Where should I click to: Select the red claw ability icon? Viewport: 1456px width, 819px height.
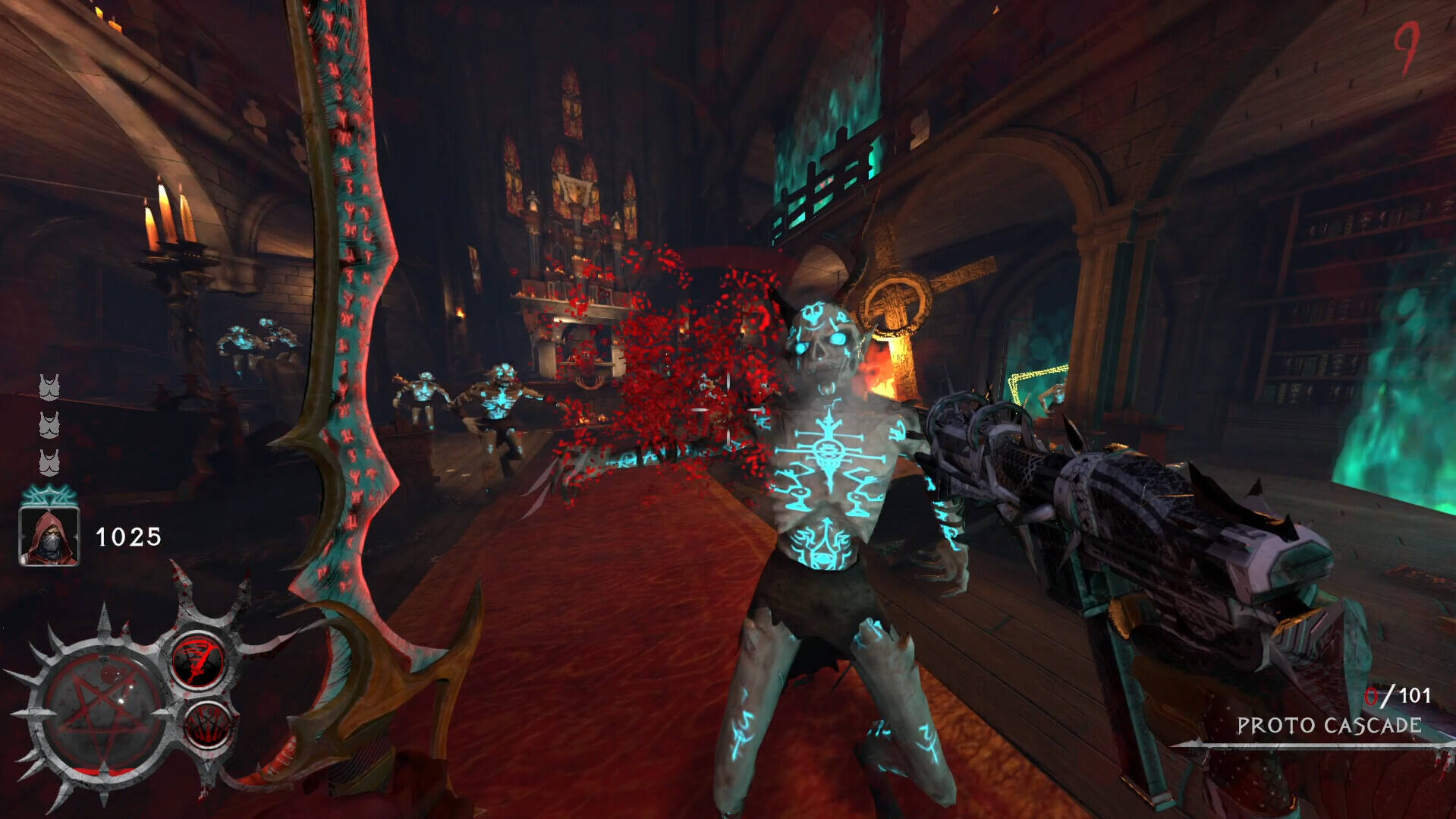206,723
